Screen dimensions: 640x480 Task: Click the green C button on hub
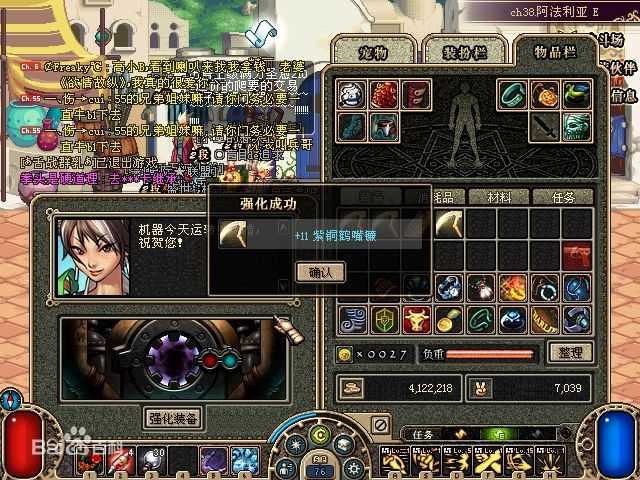pos(320,436)
